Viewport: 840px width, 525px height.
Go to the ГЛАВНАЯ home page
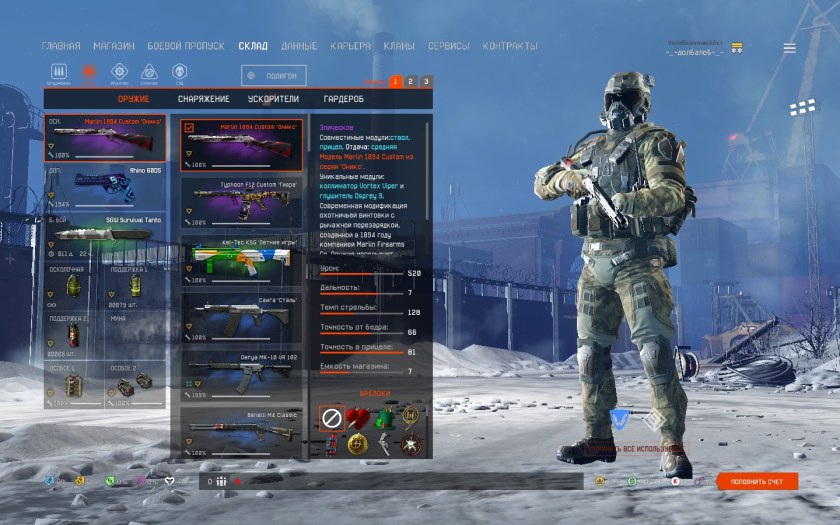click(x=61, y=46)
